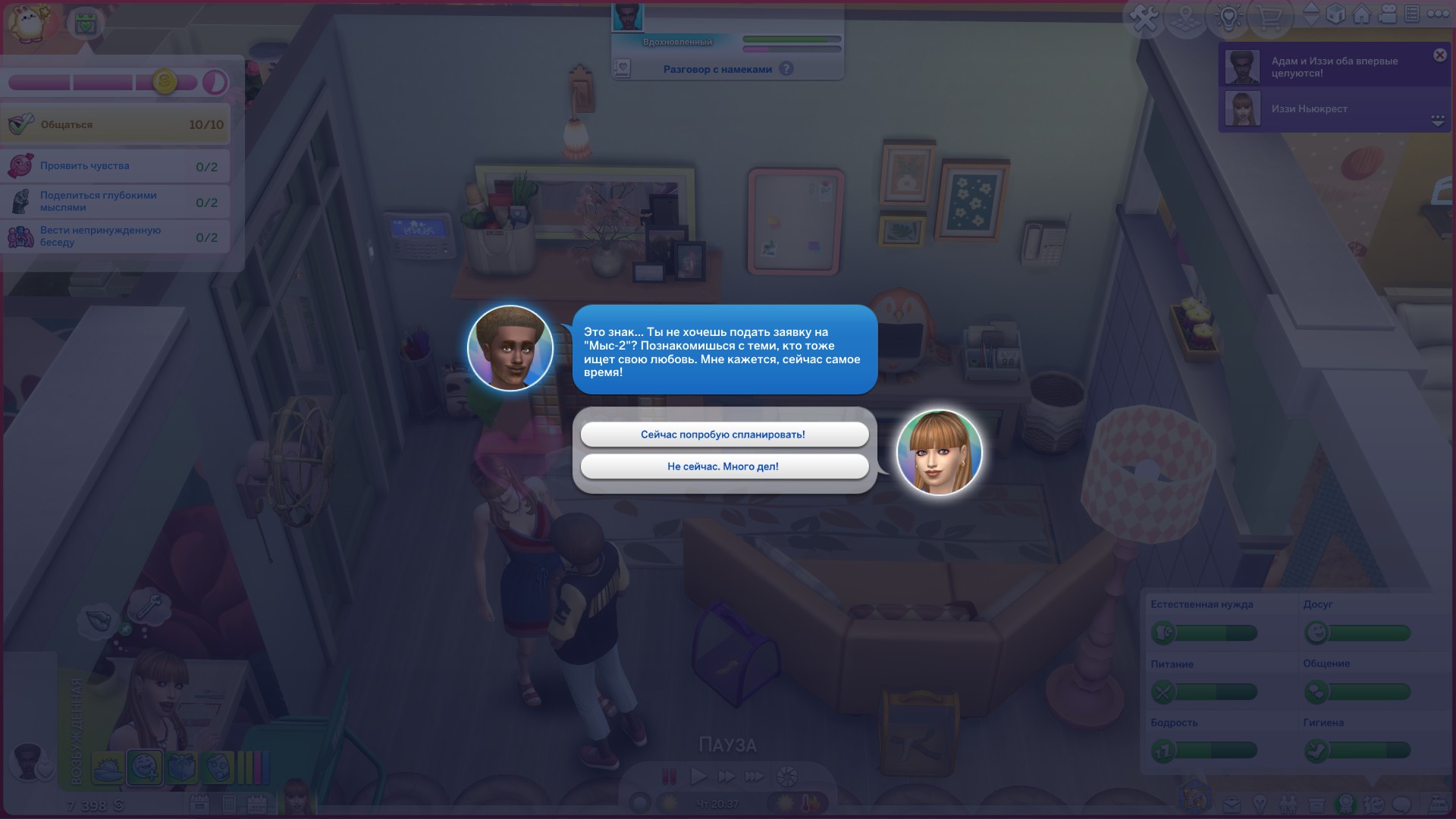Image resolution: width=1456 pixels, height=819 pixels.
Task: Resume game at normal play speed
Action: pyautogui.click(x=698, y=776)
